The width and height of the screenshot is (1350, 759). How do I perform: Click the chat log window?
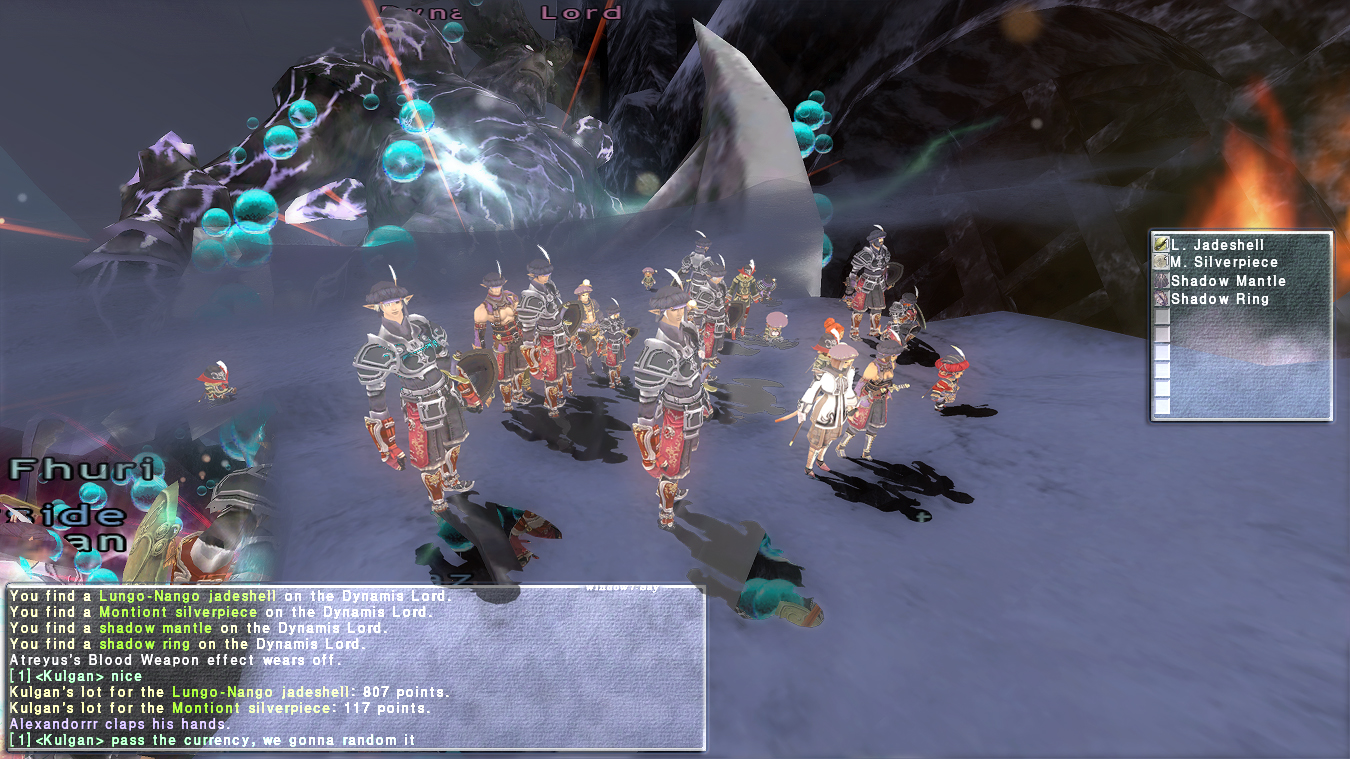355,668
